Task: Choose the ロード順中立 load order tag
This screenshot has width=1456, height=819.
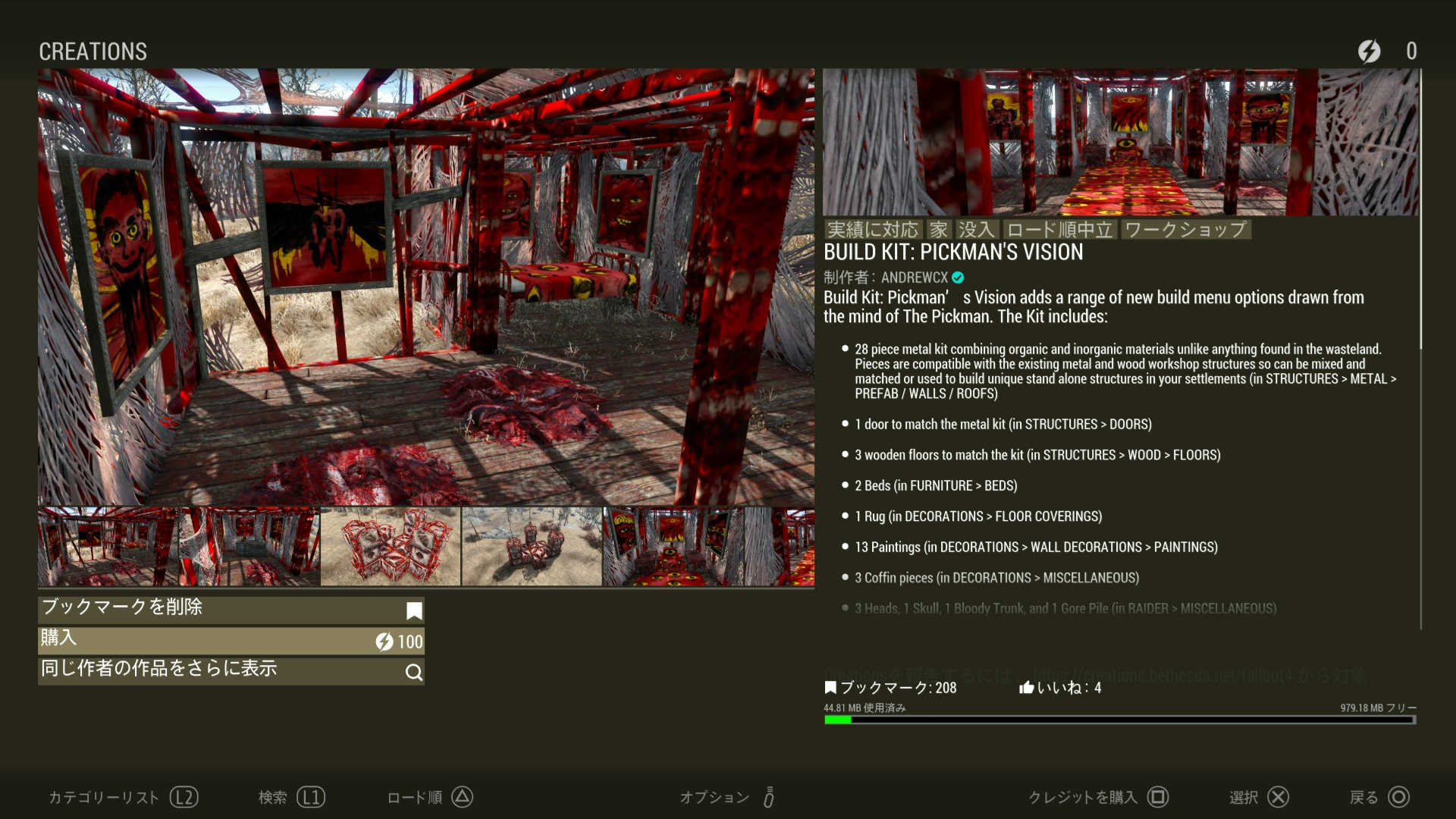Action: tap(1059, 230)
